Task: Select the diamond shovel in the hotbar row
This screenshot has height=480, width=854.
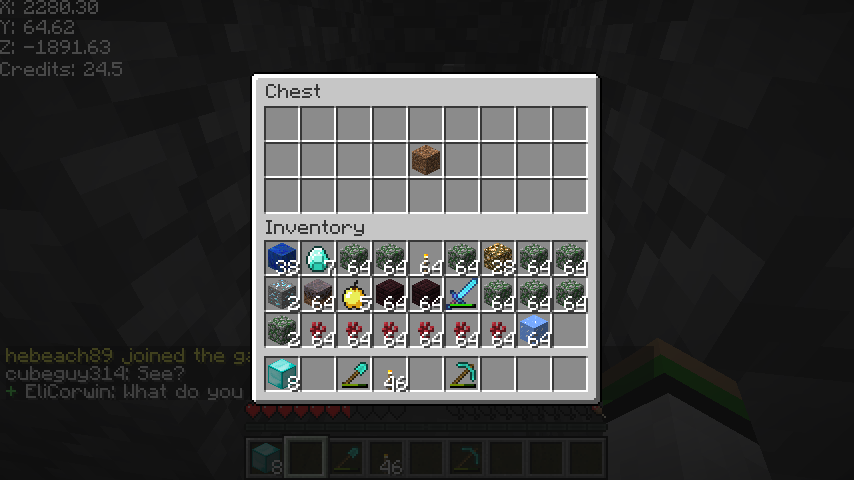Action: click(354, 374)
